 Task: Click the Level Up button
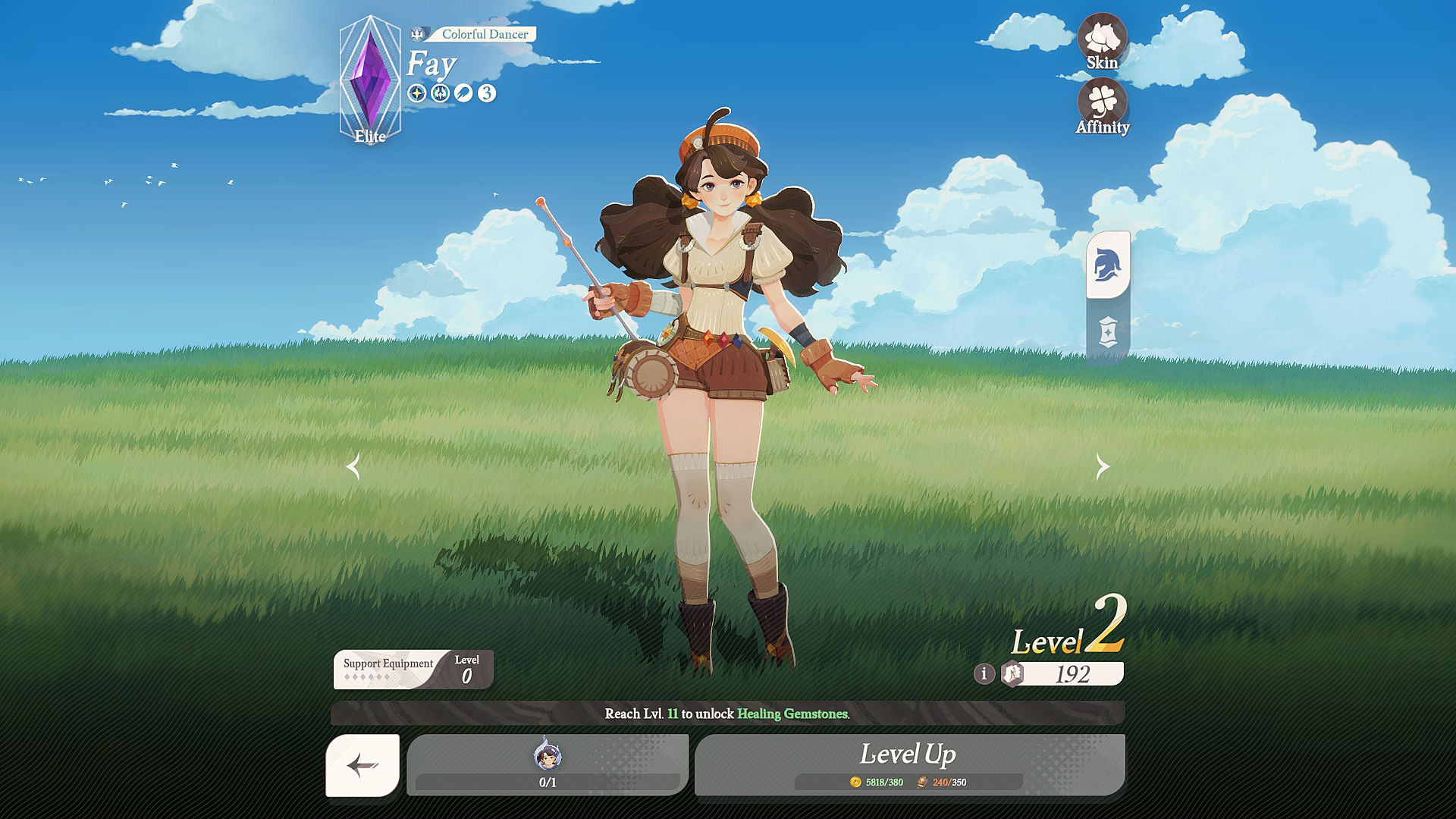point(908,764)
